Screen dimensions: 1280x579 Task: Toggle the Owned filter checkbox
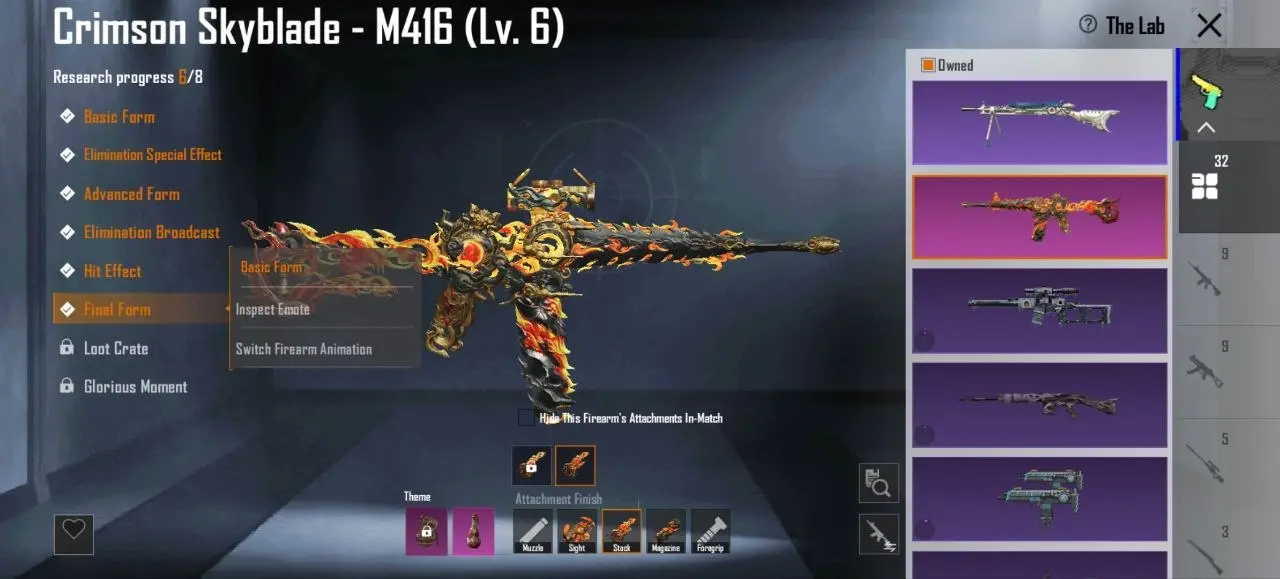coord(928,65)
